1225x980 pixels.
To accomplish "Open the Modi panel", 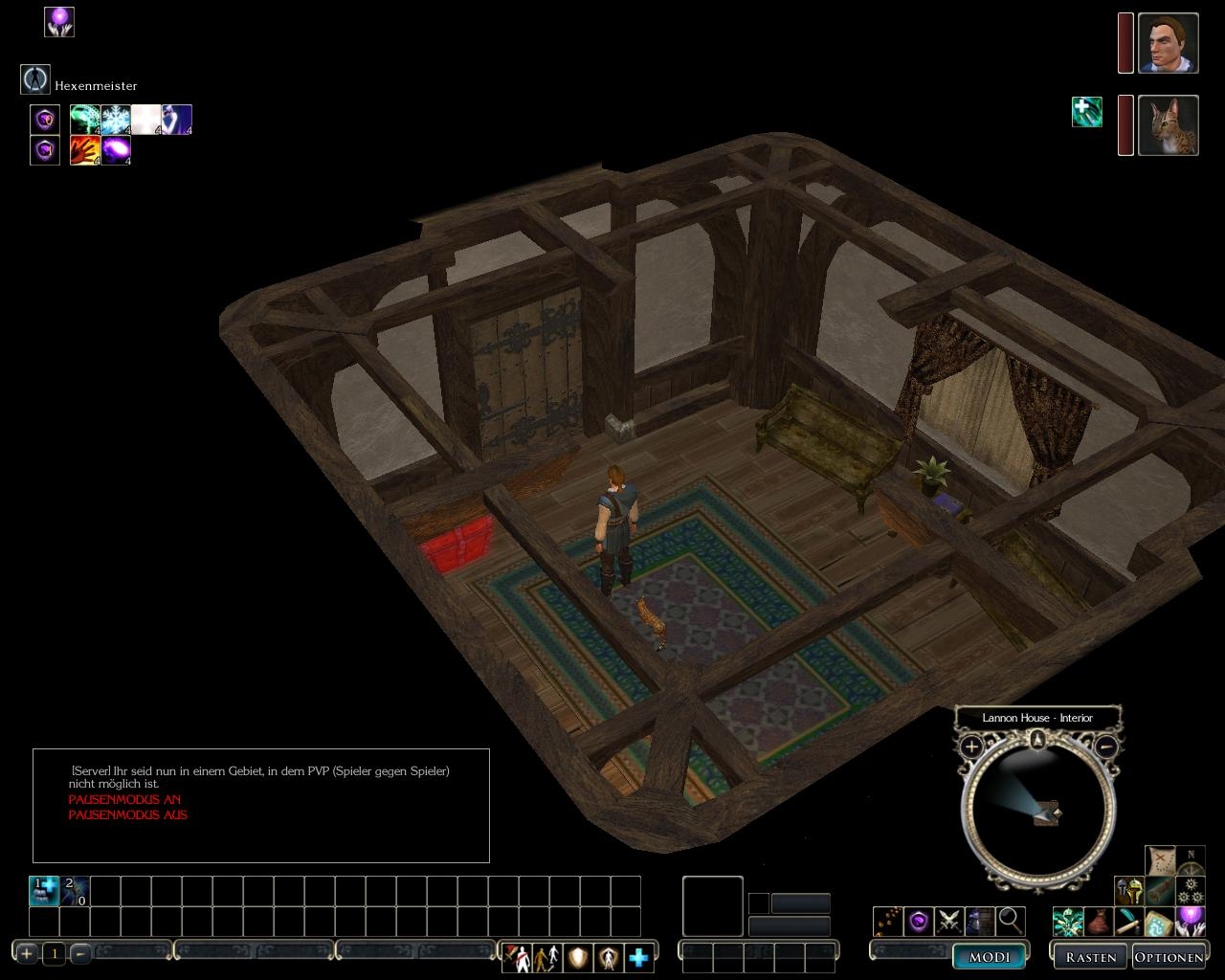I will click(989, 956).
